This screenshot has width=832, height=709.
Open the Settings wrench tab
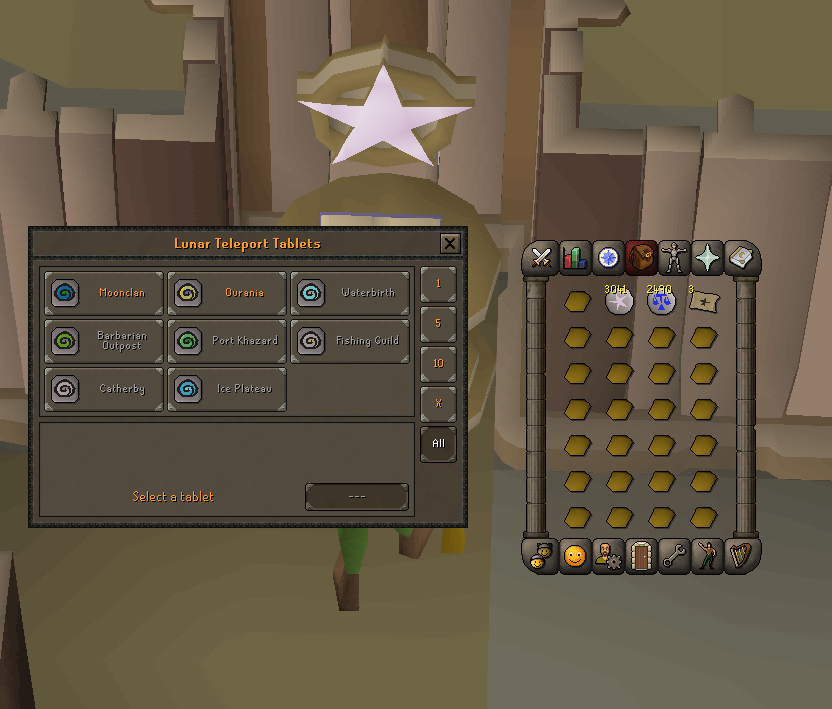[x=674, y=556]
